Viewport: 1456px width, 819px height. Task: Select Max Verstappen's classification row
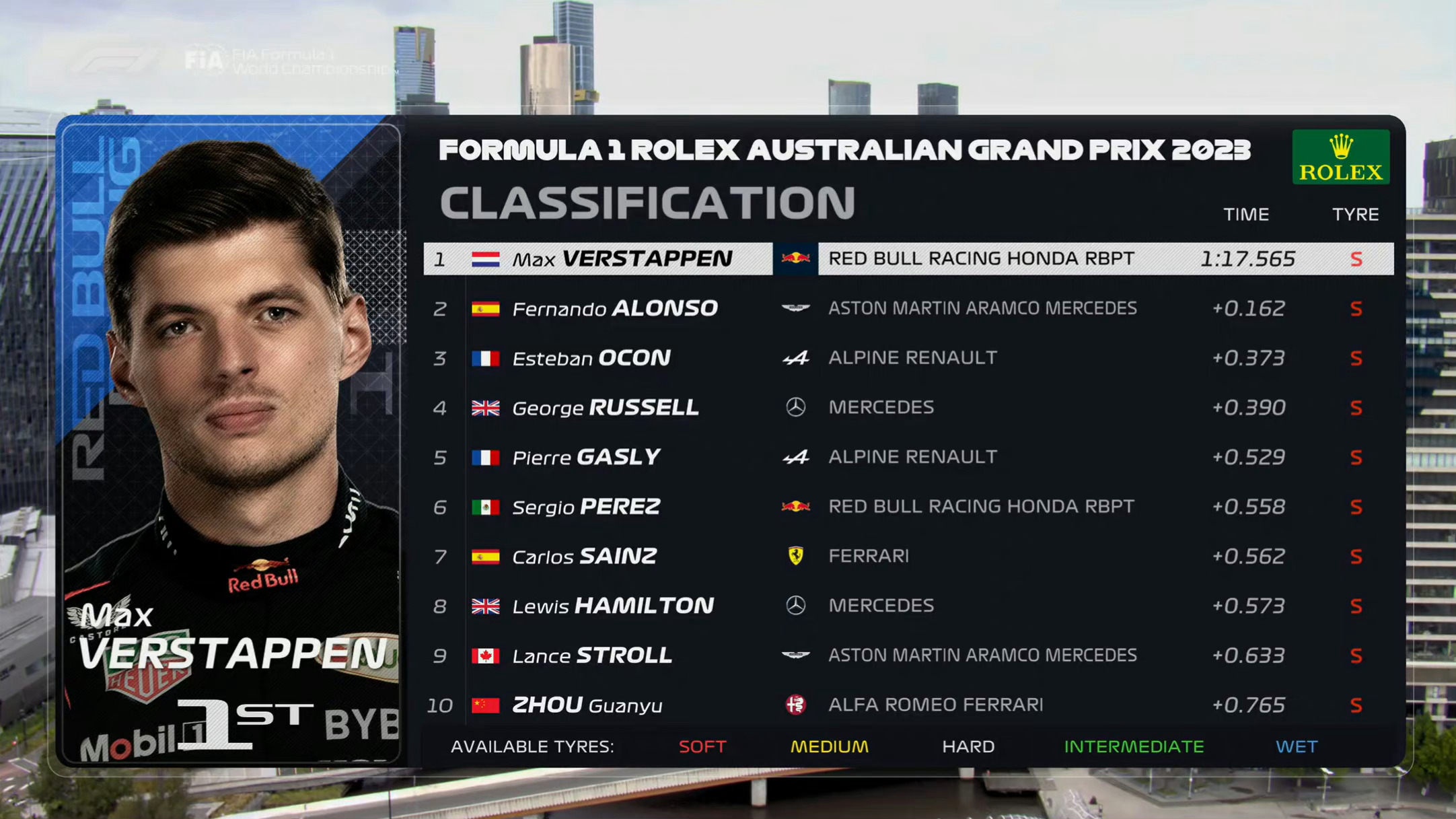click(908, 259)
